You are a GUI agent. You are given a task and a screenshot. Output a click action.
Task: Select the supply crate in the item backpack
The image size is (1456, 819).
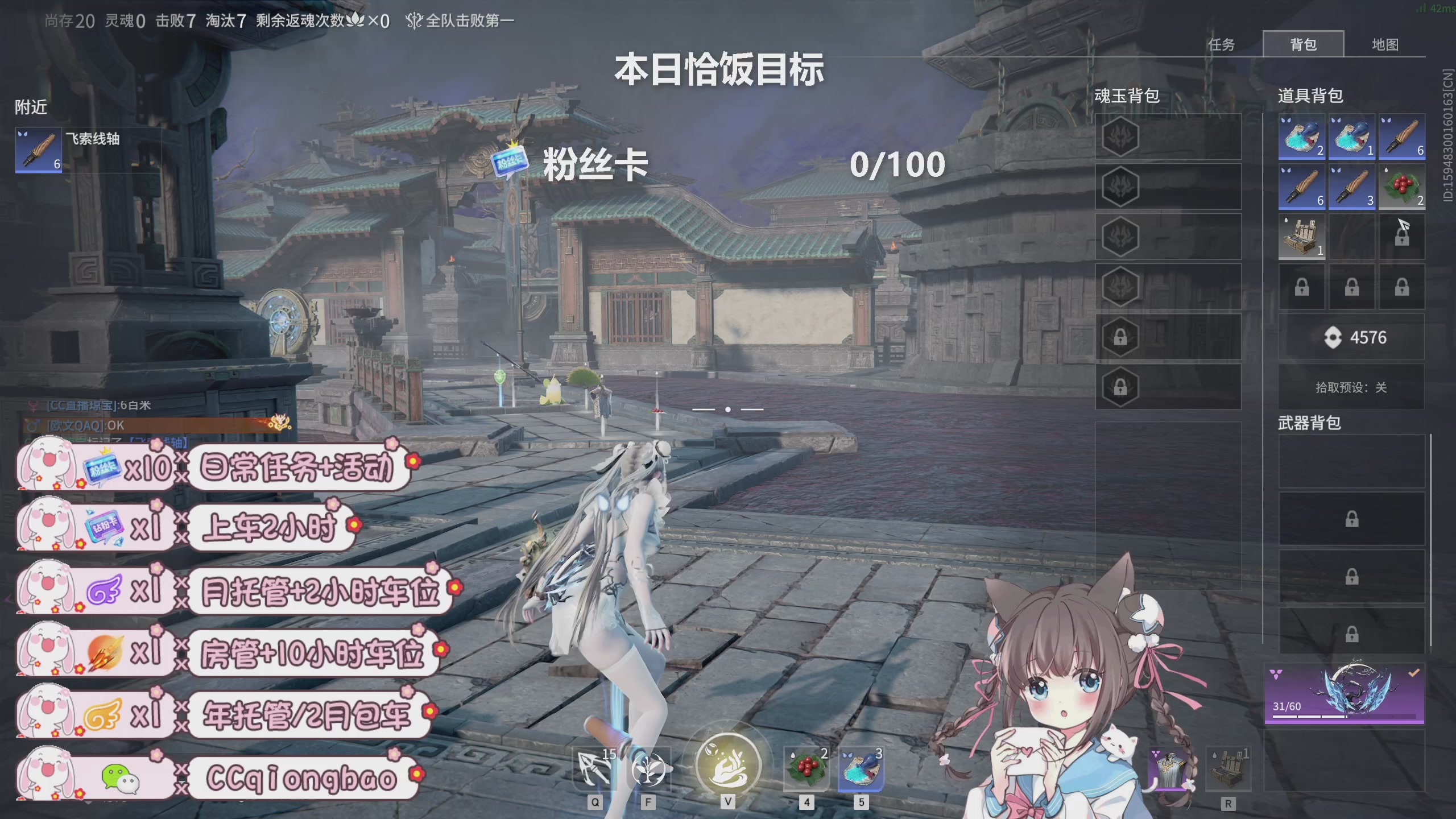click(1301, 236)
